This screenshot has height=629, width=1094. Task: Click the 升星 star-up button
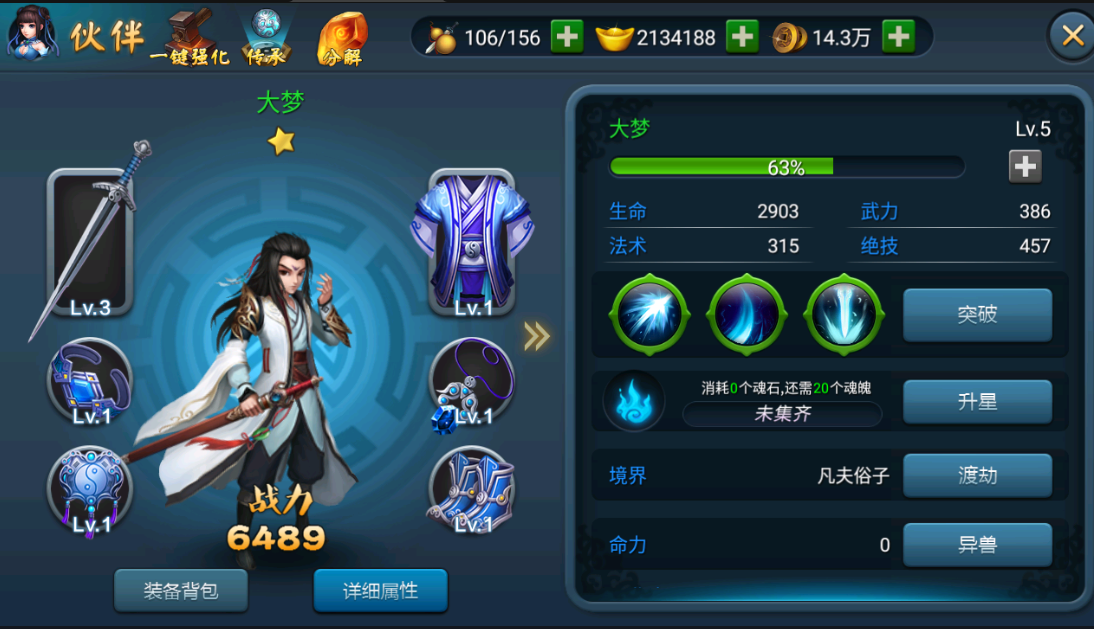pos(977,402)
